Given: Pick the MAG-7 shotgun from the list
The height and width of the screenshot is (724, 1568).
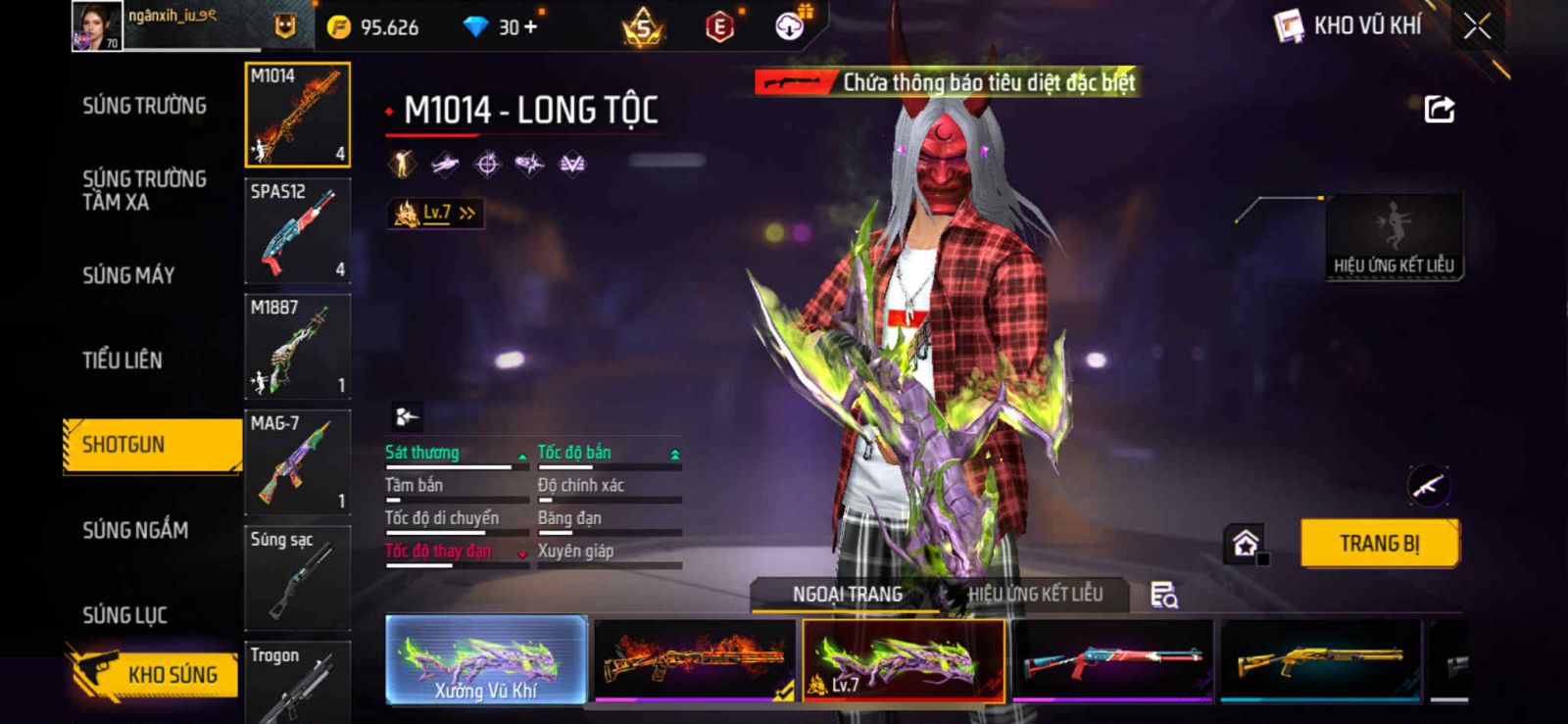Looking at the screenshot, I should coord(297,461).
